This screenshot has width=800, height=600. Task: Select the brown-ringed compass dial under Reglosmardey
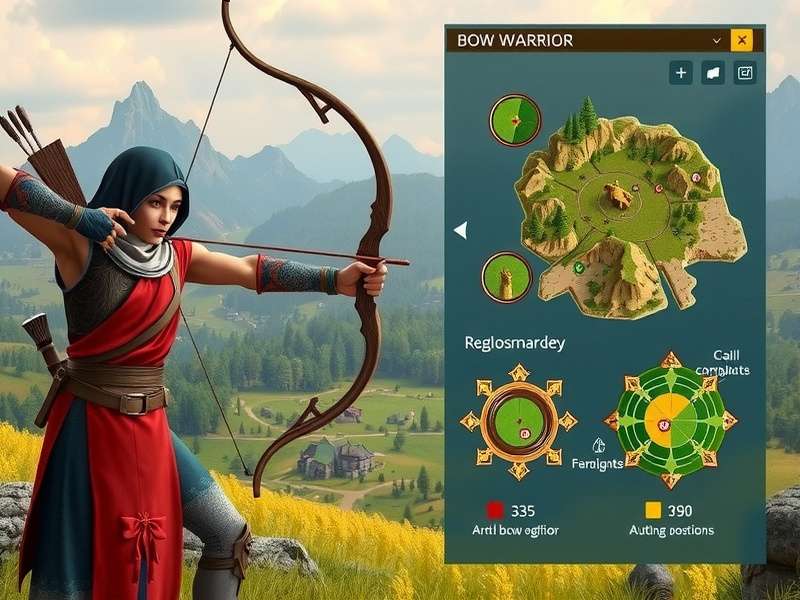pyautogui.click(x=518, y=421)
